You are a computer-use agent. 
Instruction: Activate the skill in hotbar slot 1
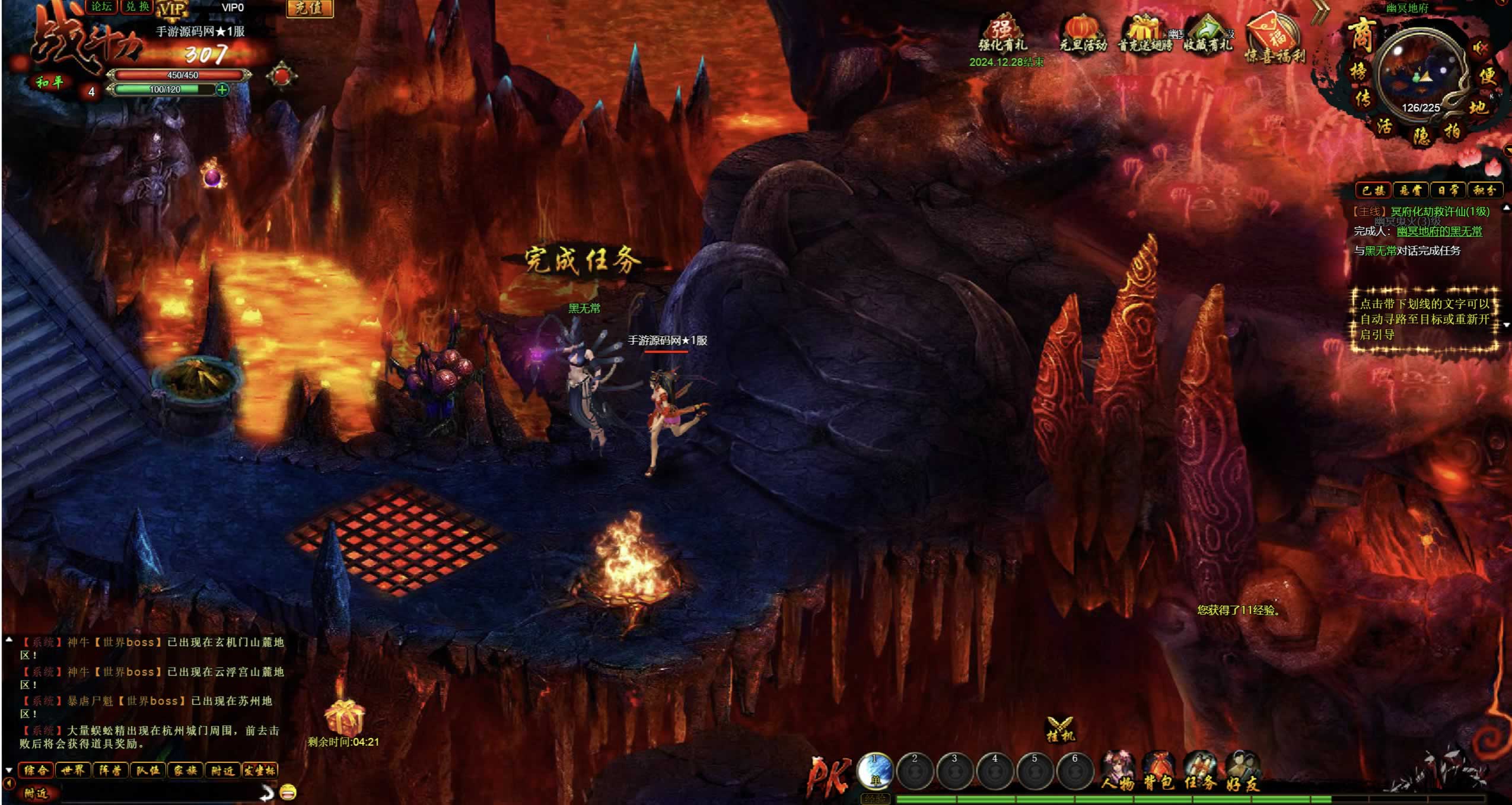875,771
